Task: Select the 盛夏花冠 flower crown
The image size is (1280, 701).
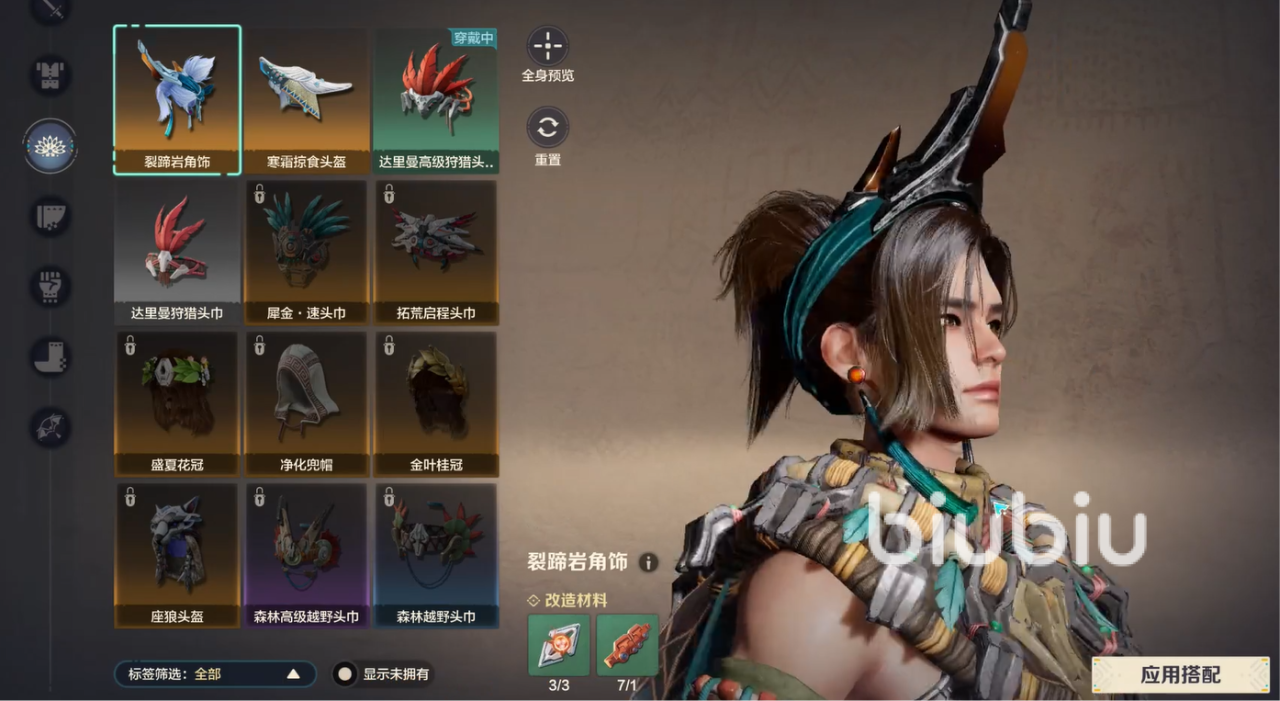Action: (x=177, y=403)
